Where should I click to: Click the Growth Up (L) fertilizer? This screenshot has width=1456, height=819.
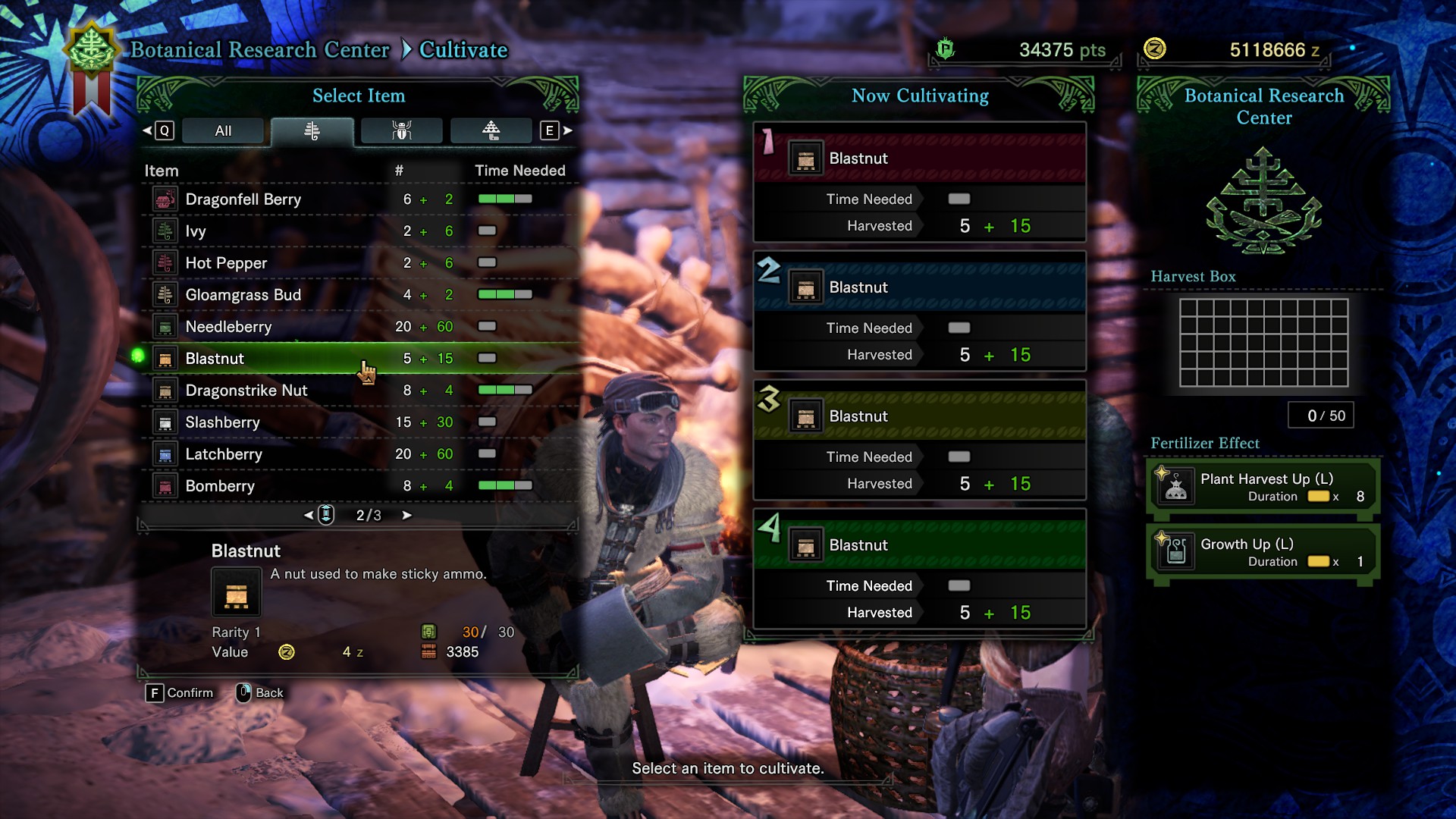[1263, 552]
